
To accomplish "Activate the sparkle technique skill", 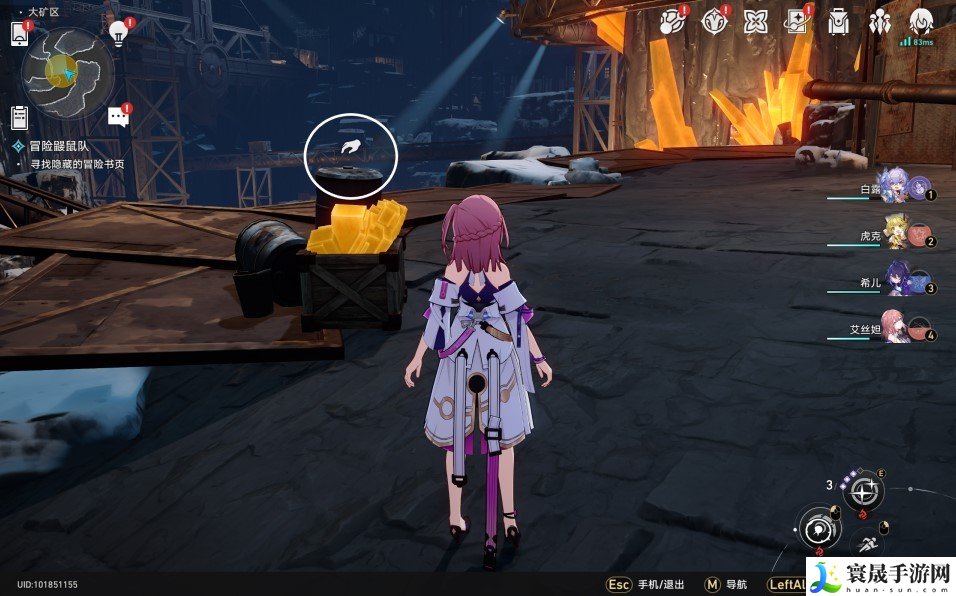I will point(863,491).
